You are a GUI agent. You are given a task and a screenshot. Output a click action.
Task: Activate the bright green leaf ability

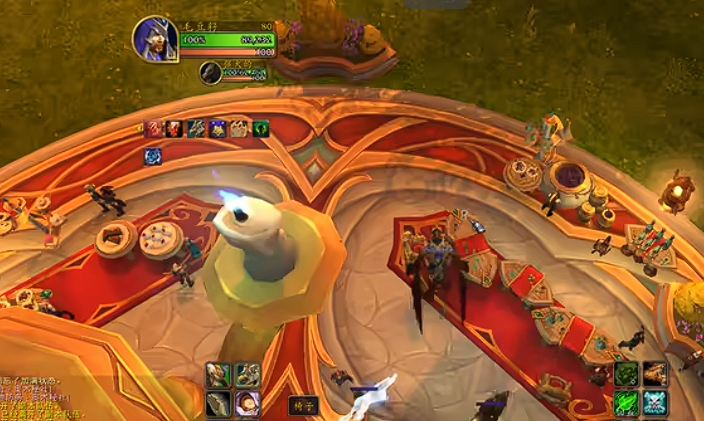click(x=626, y=403)
